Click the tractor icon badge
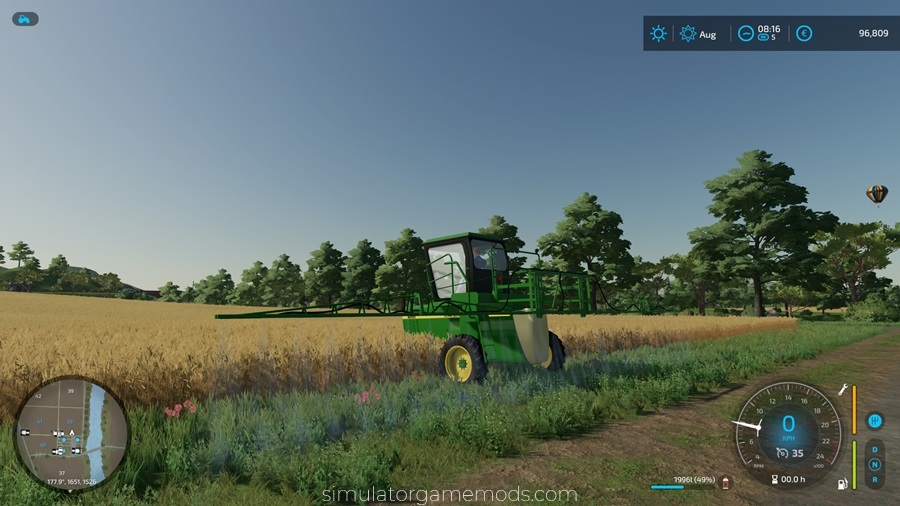 click(25, 19)
